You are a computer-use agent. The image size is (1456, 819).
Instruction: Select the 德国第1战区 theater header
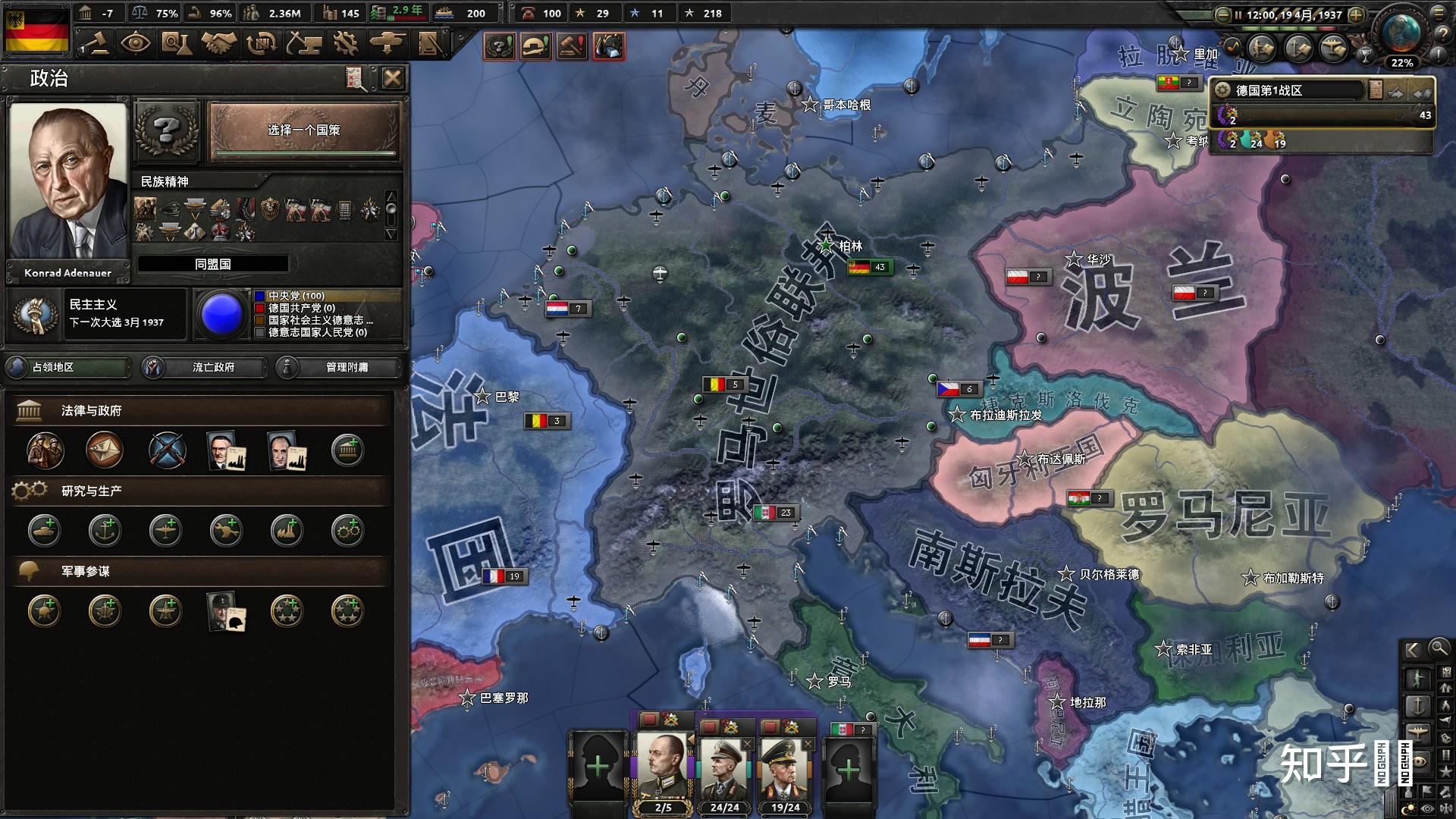tap(1289, 90)
